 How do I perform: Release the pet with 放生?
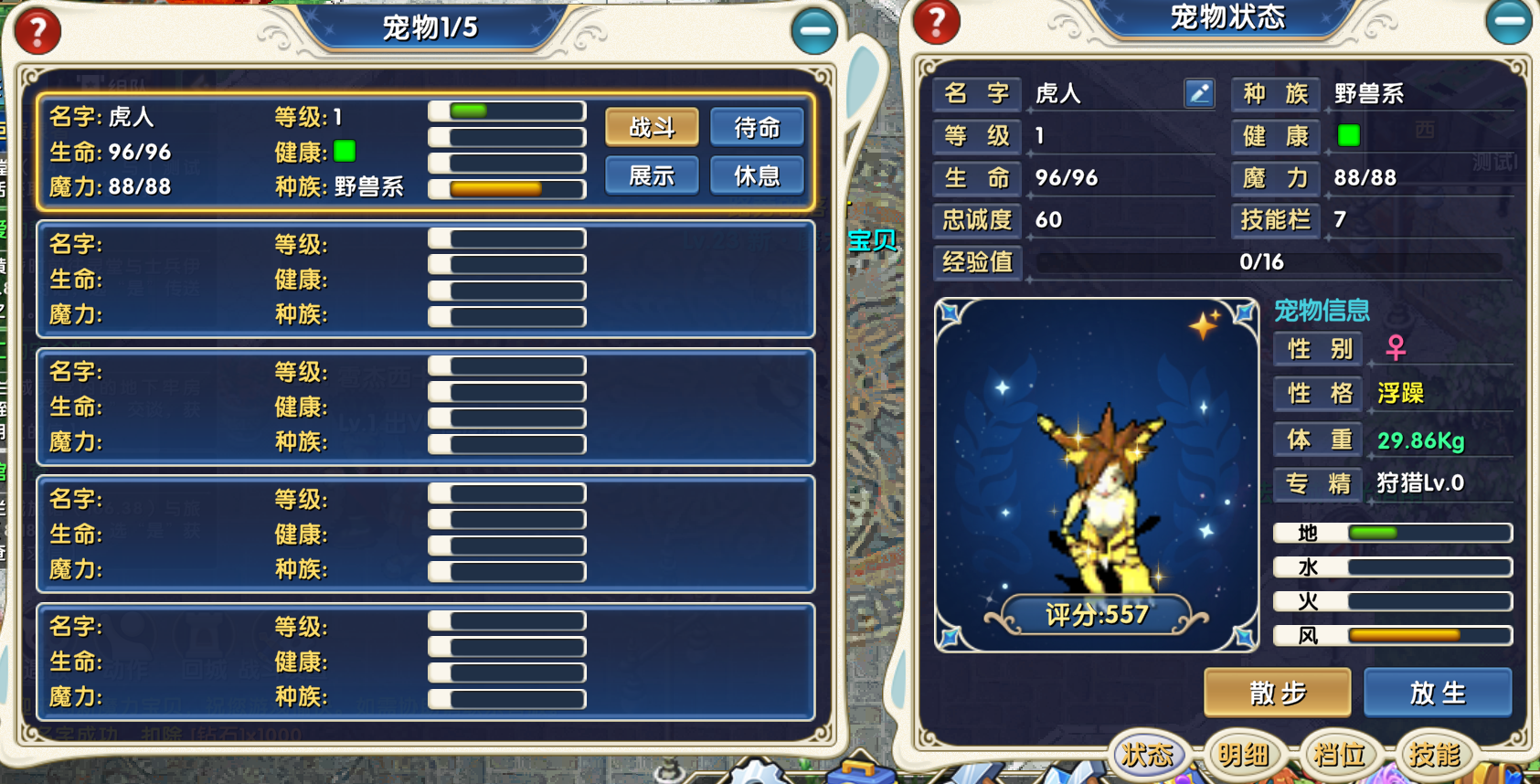(x=1438, y=693)
